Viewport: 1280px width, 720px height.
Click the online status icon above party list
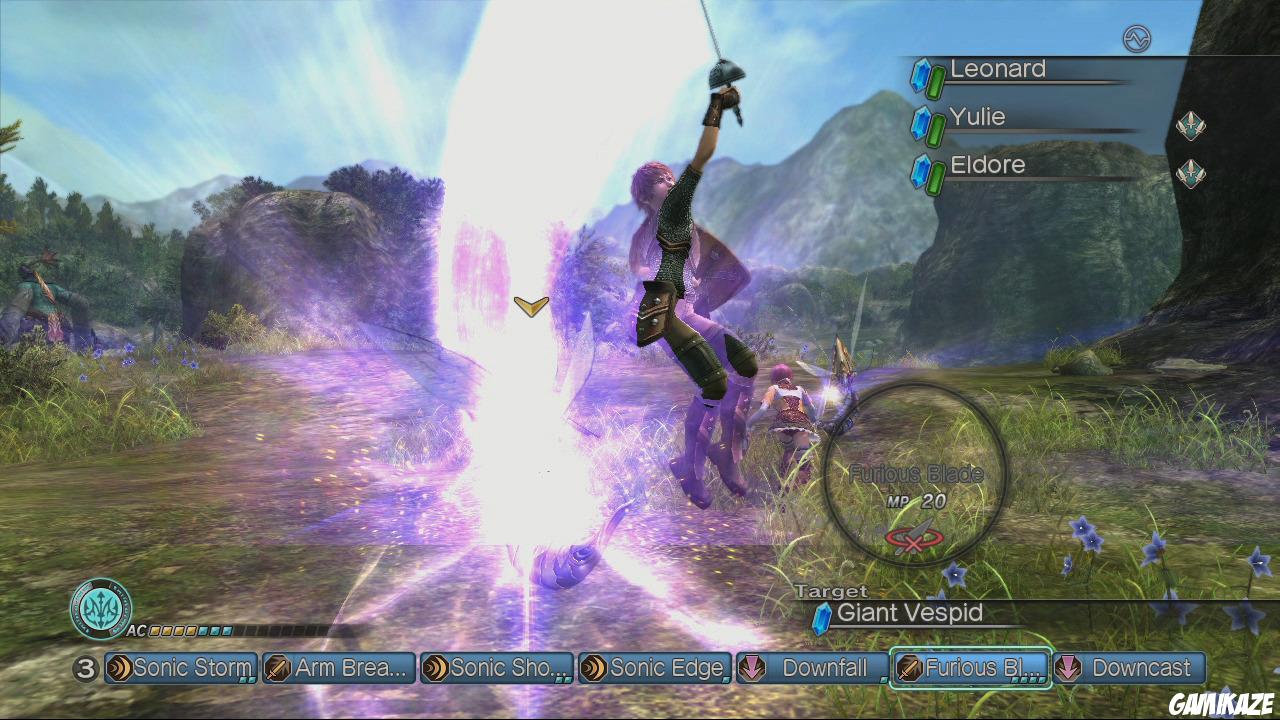pyautogui.click(x=1137, y=39)
